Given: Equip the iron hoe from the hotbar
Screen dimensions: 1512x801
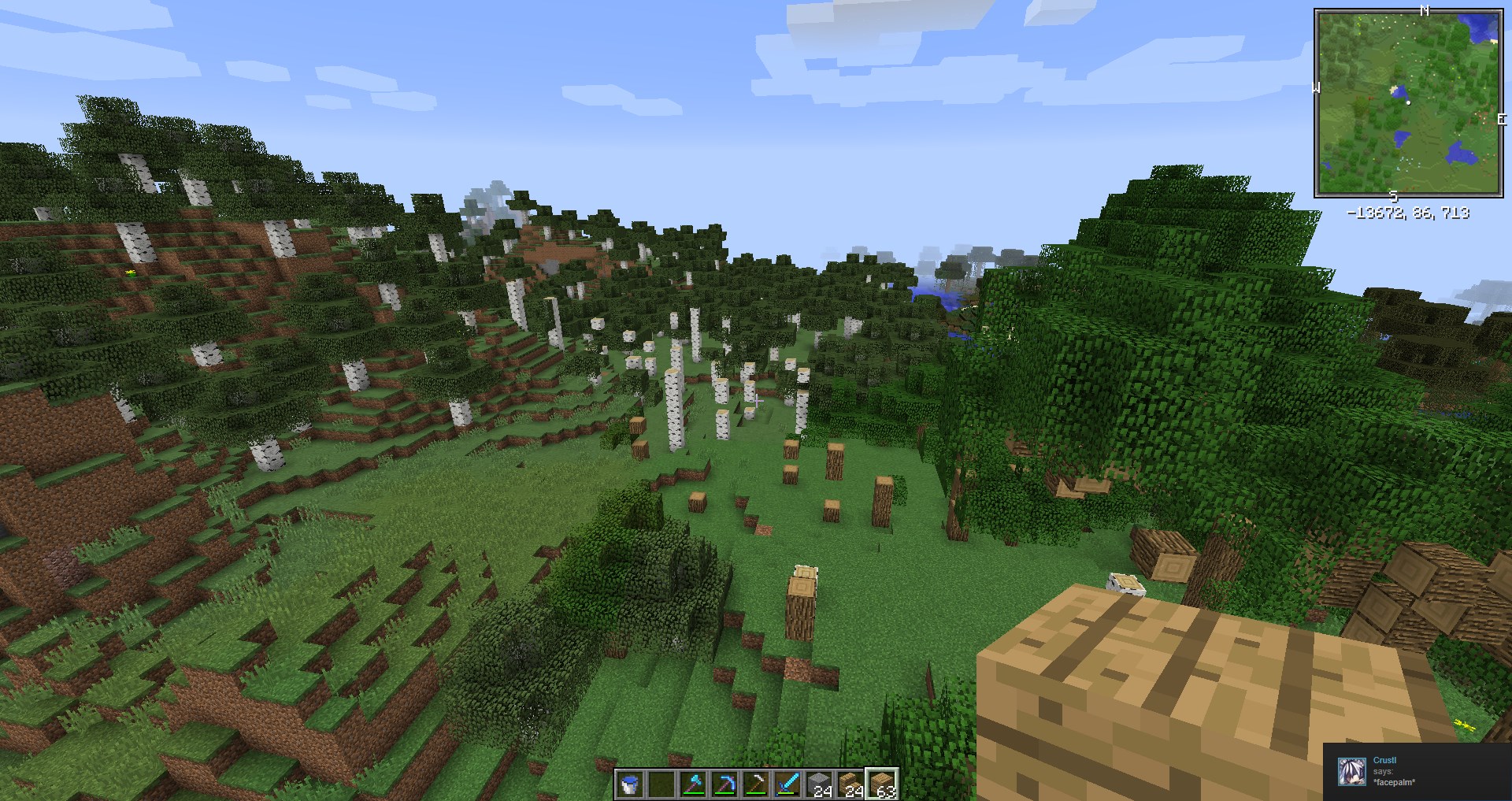Looking at the screenshot, I should 756,784.
